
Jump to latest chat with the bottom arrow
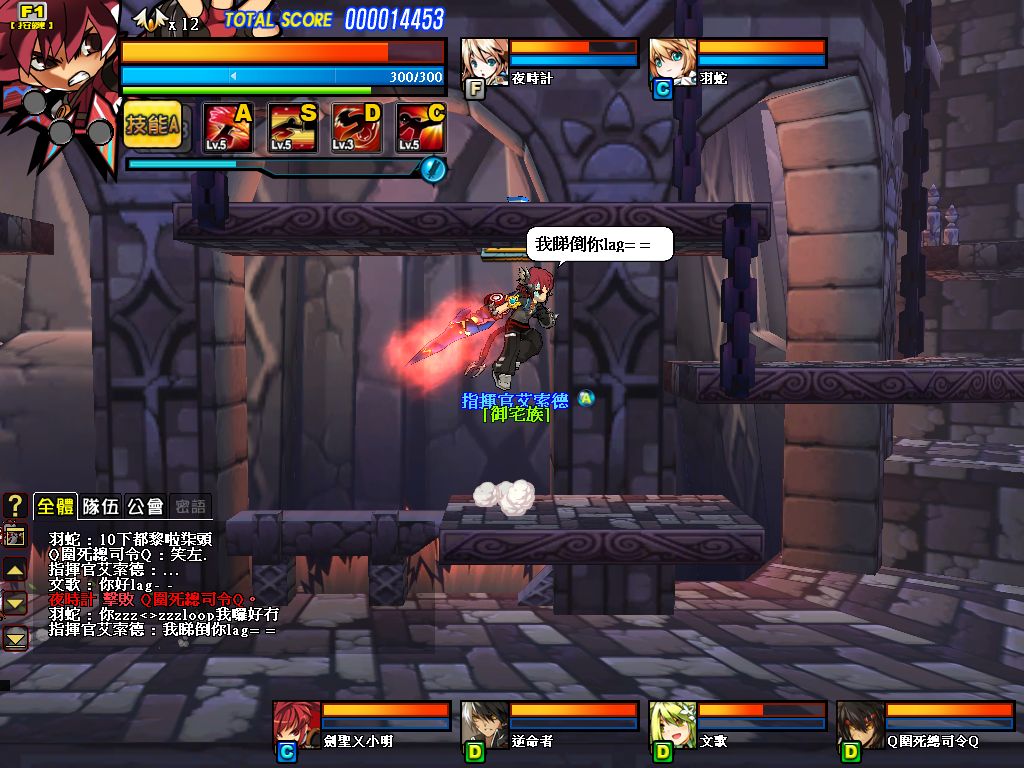[x=15, y=637]
